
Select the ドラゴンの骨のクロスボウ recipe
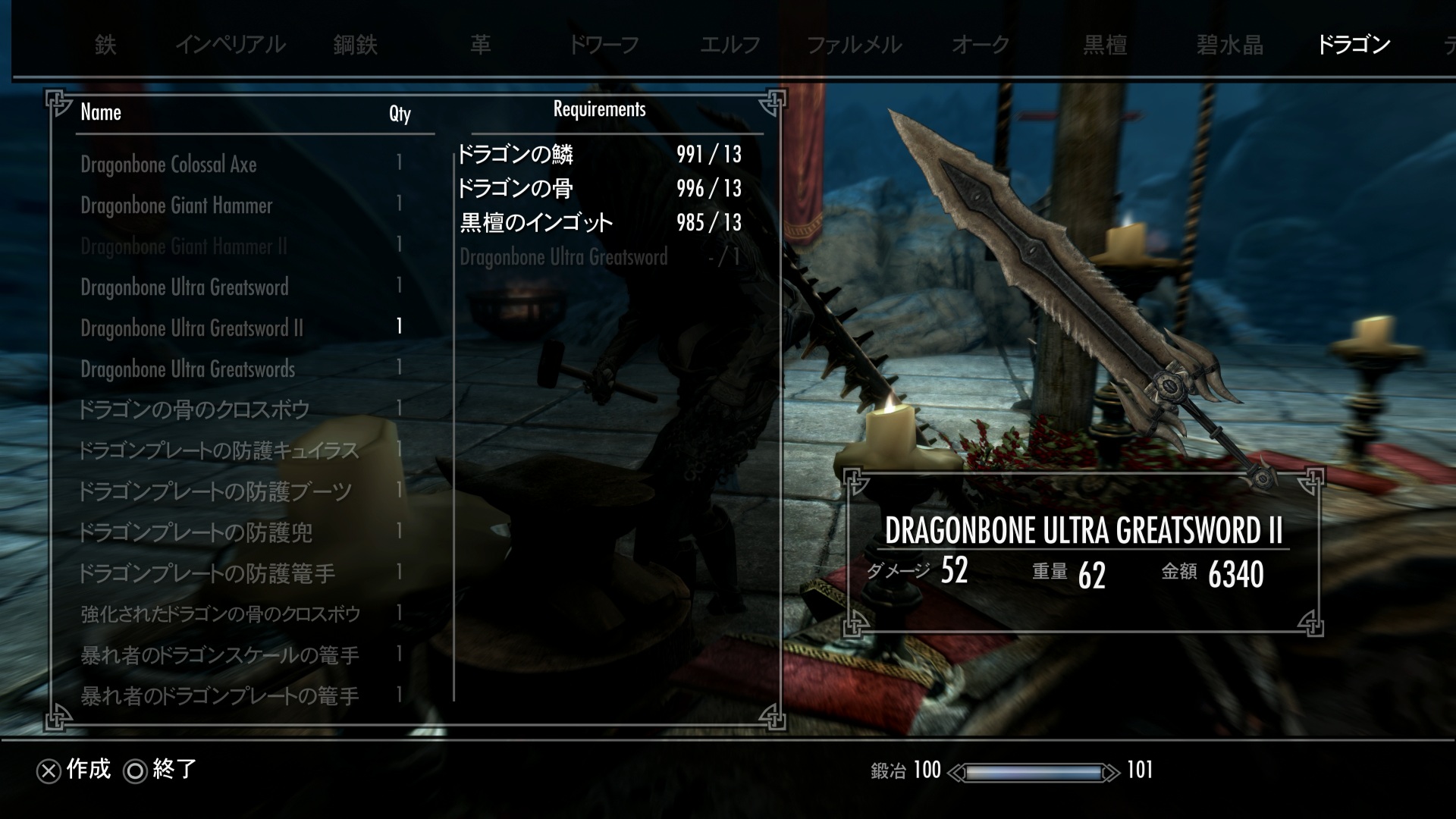coord(194,410)
